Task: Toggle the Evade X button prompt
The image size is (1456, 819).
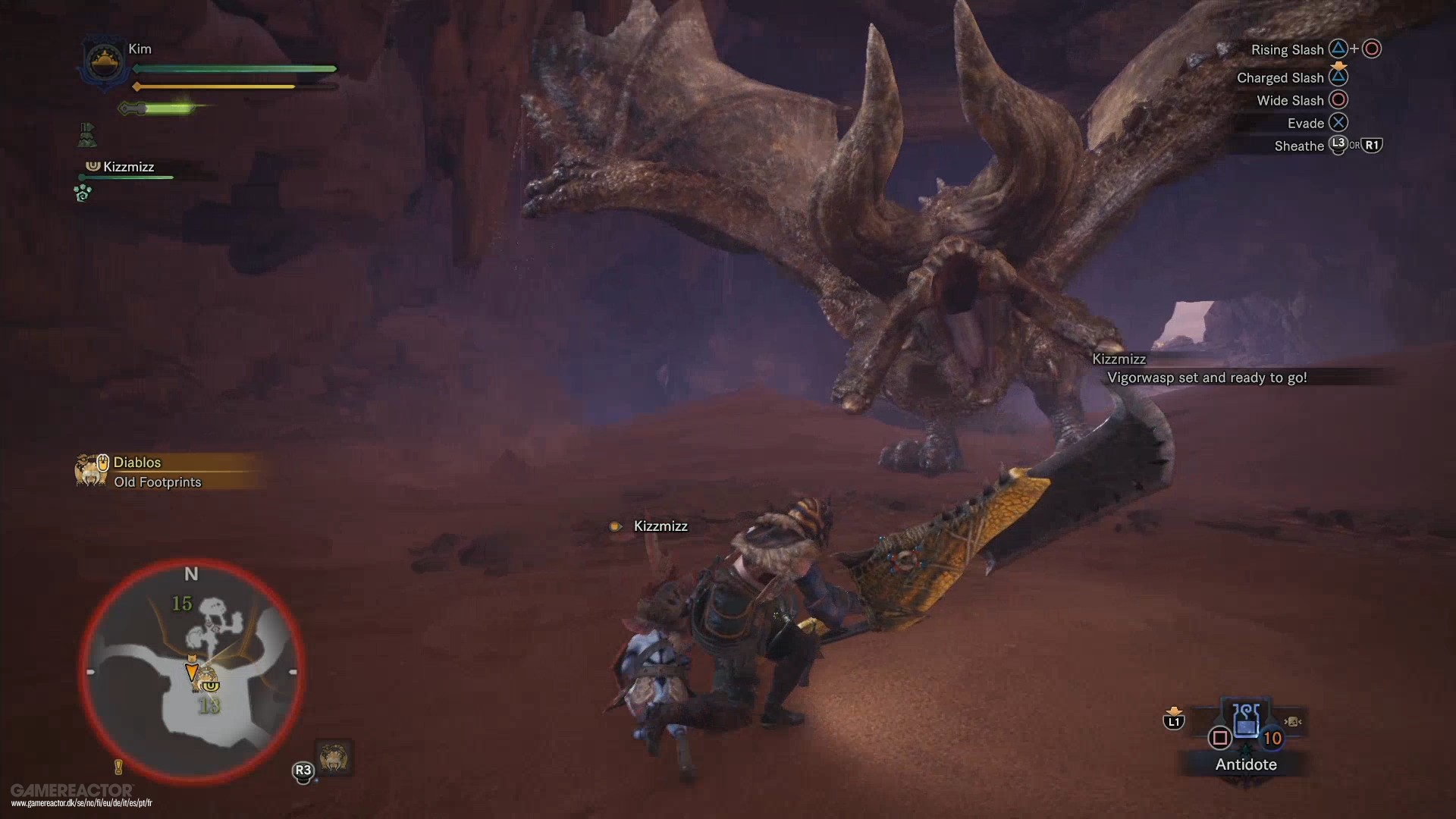Action: click(x=1340, y=122)
